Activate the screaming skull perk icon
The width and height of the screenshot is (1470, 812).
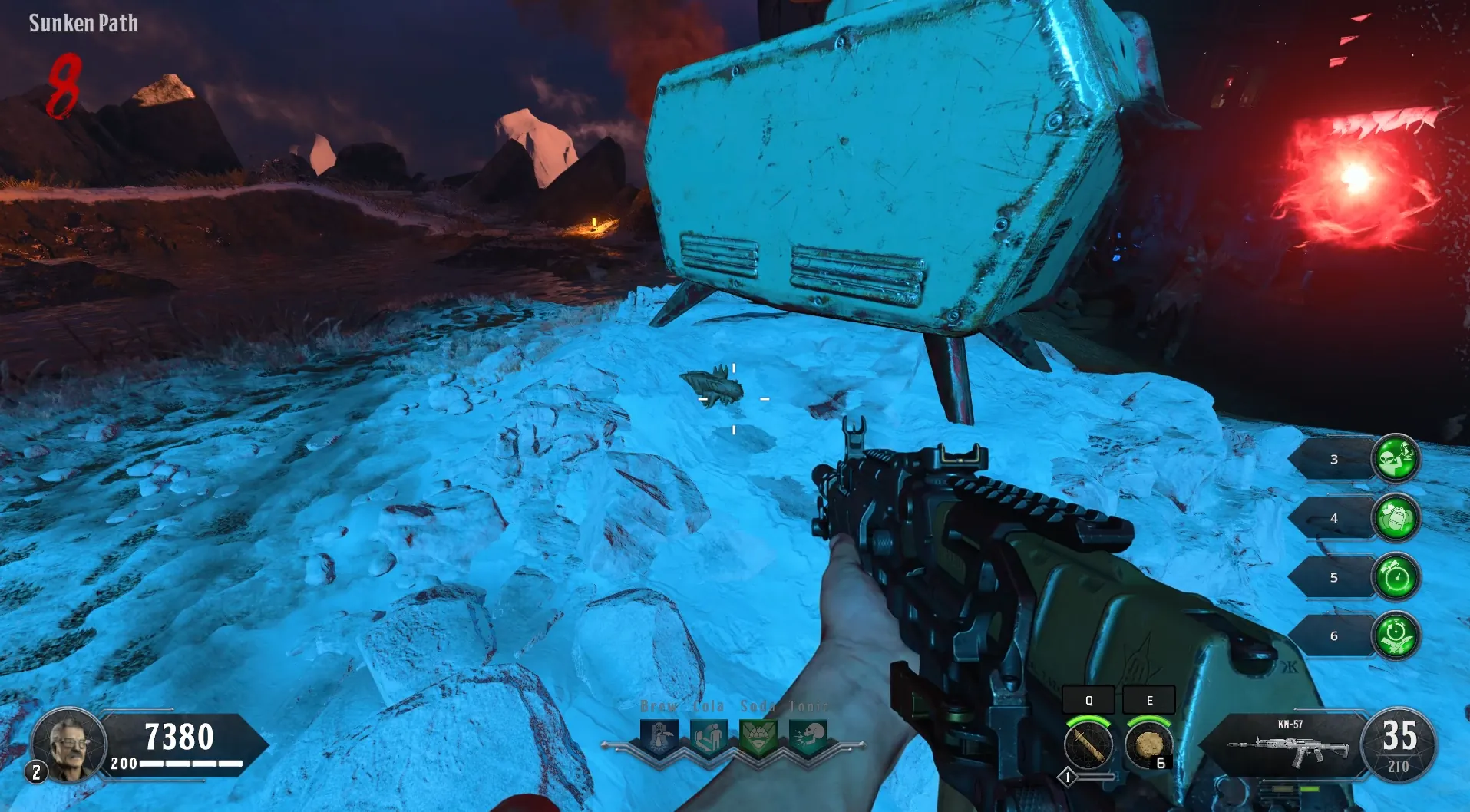(808, 738)
